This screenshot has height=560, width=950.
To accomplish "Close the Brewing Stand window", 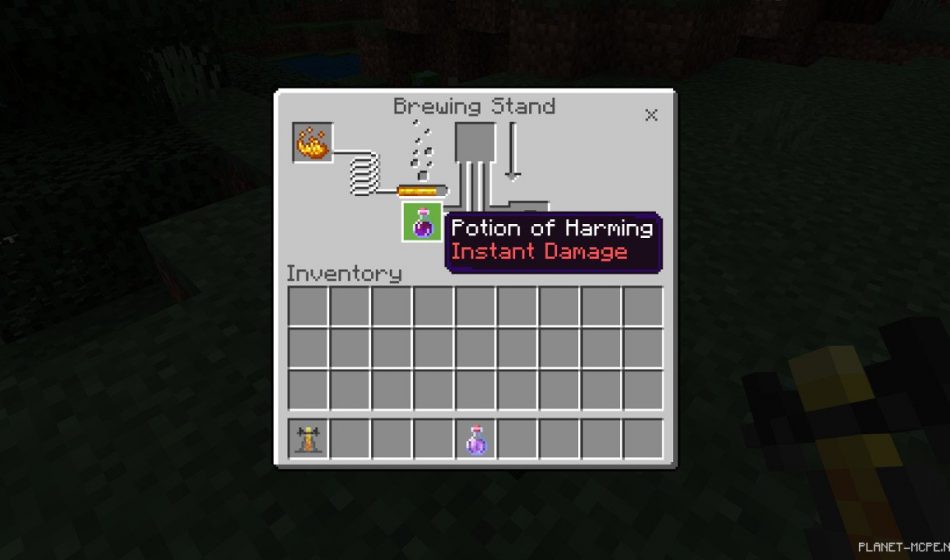I will (x=651, y=115).
